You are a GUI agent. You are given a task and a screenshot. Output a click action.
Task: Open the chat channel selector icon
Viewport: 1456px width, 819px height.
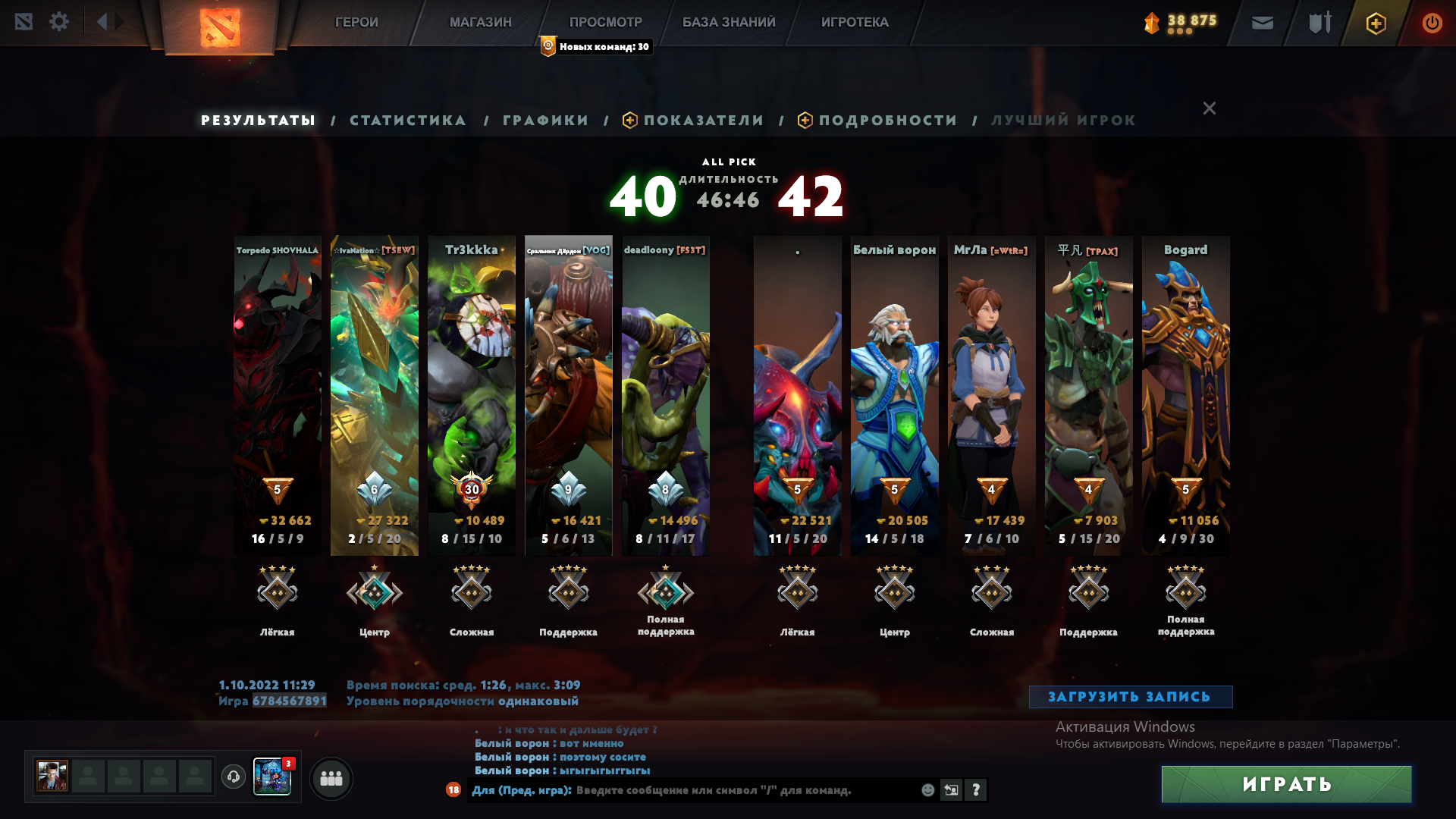951,790
